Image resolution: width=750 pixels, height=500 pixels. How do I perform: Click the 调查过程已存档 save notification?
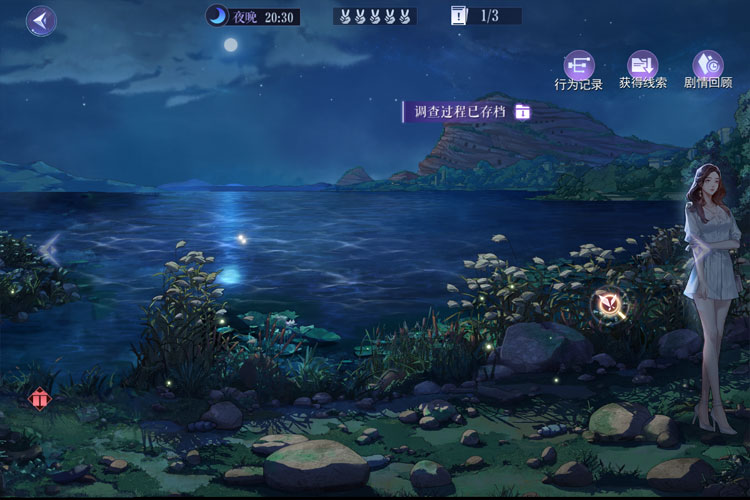click(467, 111)
